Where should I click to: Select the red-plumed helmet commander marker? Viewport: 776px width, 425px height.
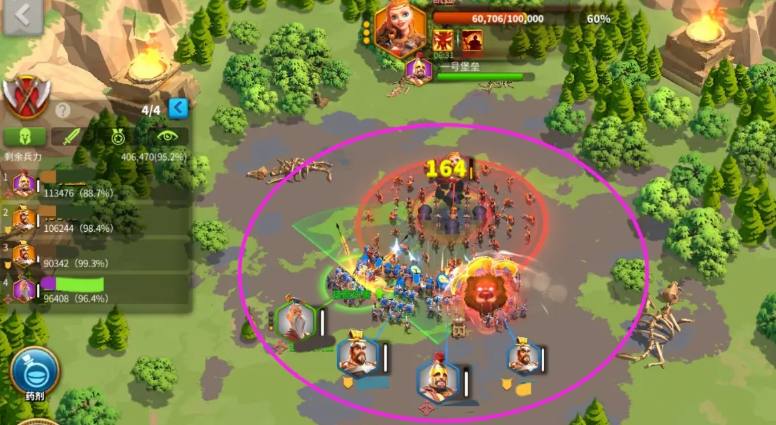coord(436,378)
